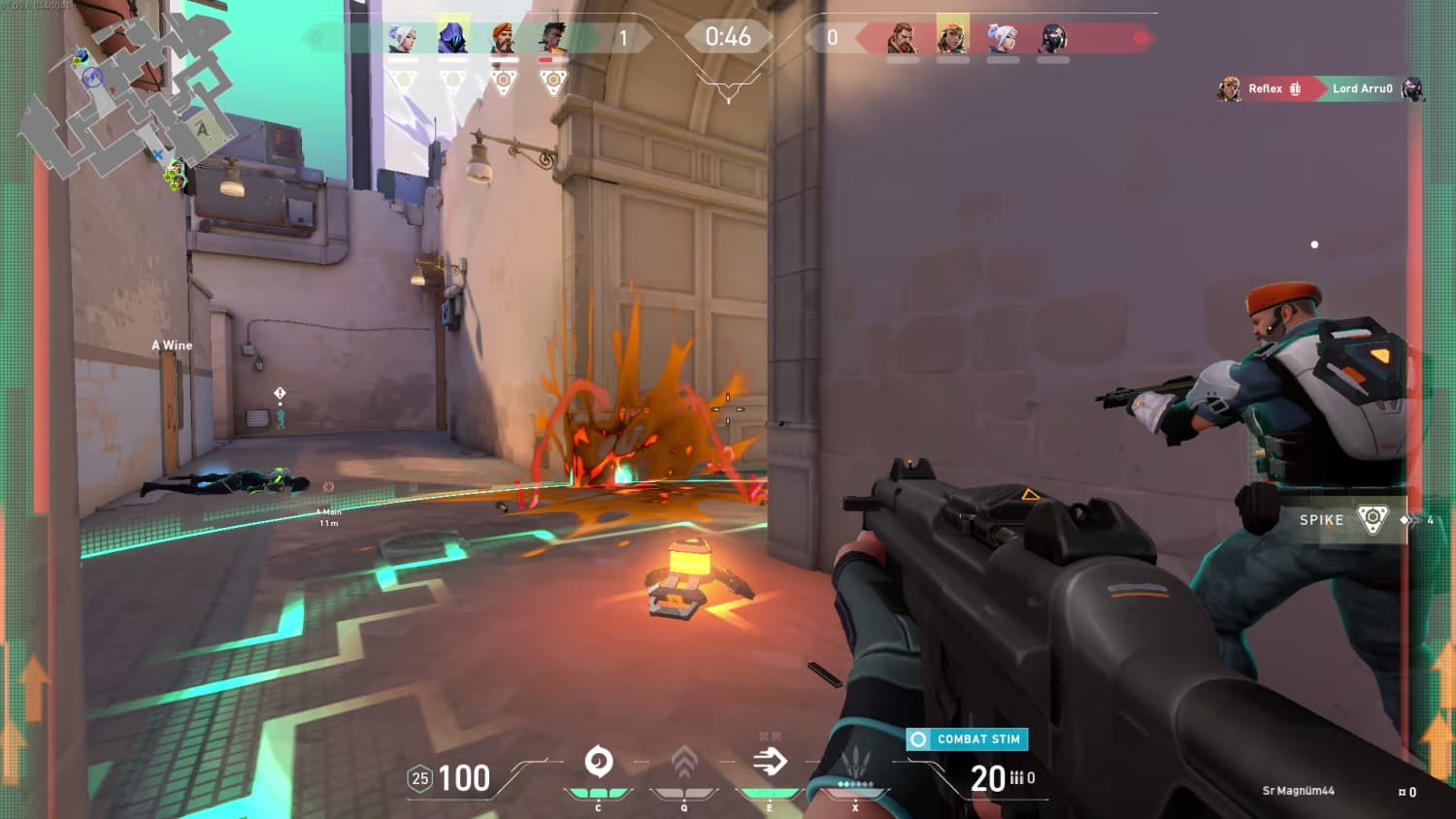Choose enemy Jett's white-haired portrait
This screenshot has width=1456, height=819.
[x=1003, y=39]
